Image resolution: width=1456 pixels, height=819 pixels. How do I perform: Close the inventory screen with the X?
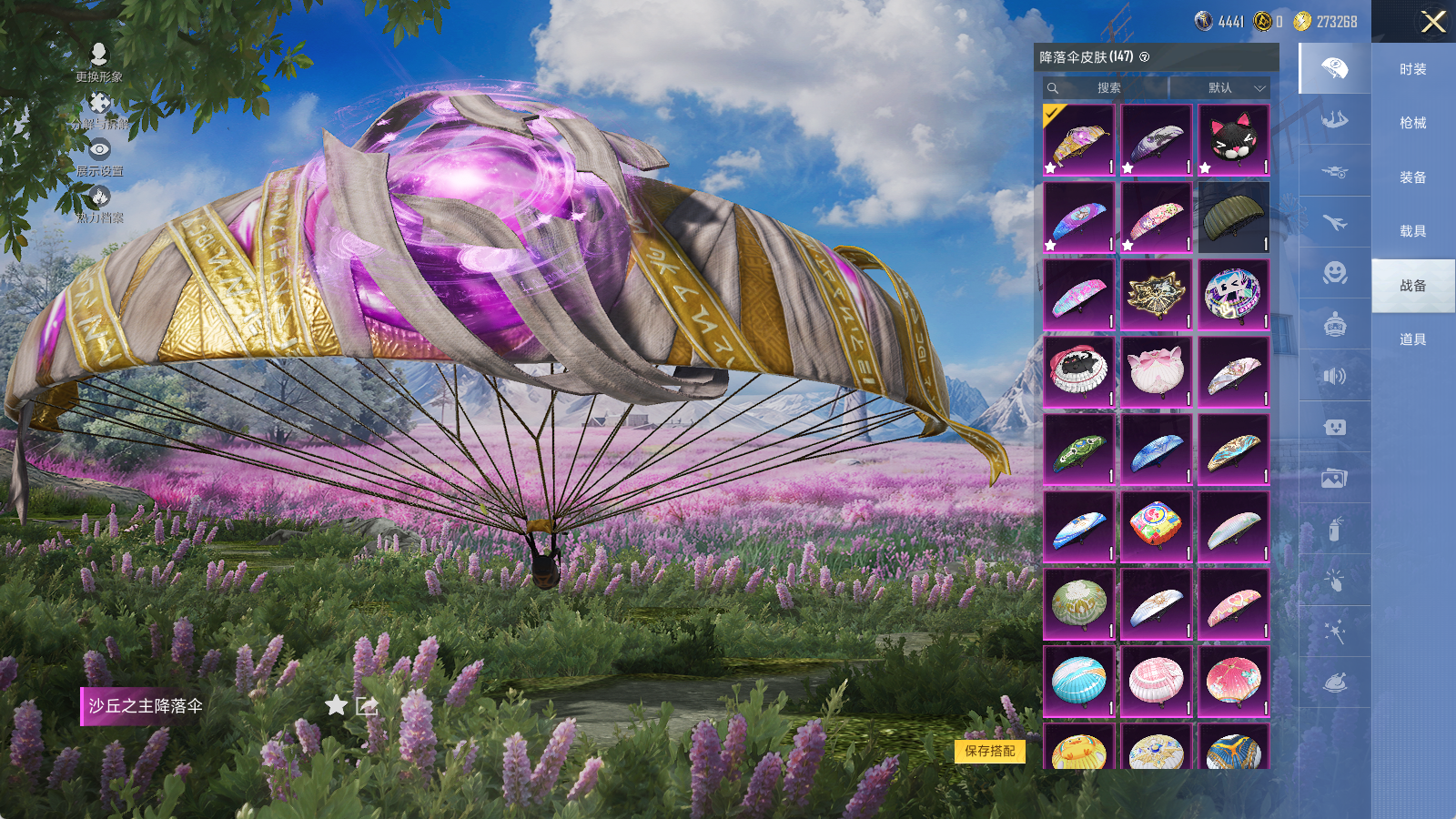[1433, 22]
